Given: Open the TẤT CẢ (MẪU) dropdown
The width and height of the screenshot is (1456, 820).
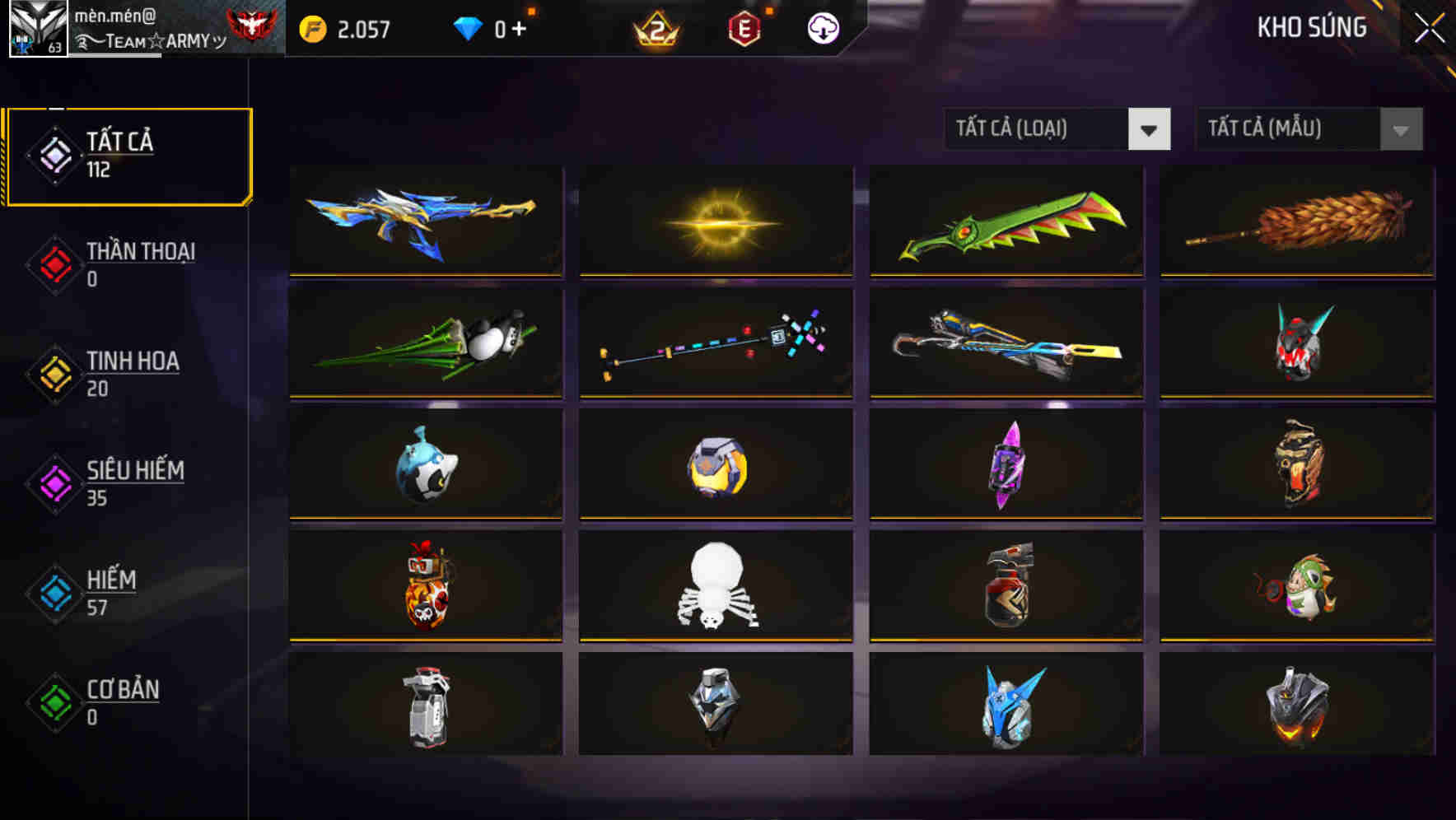Looking at the screenshot, I should coord(1293,129).
